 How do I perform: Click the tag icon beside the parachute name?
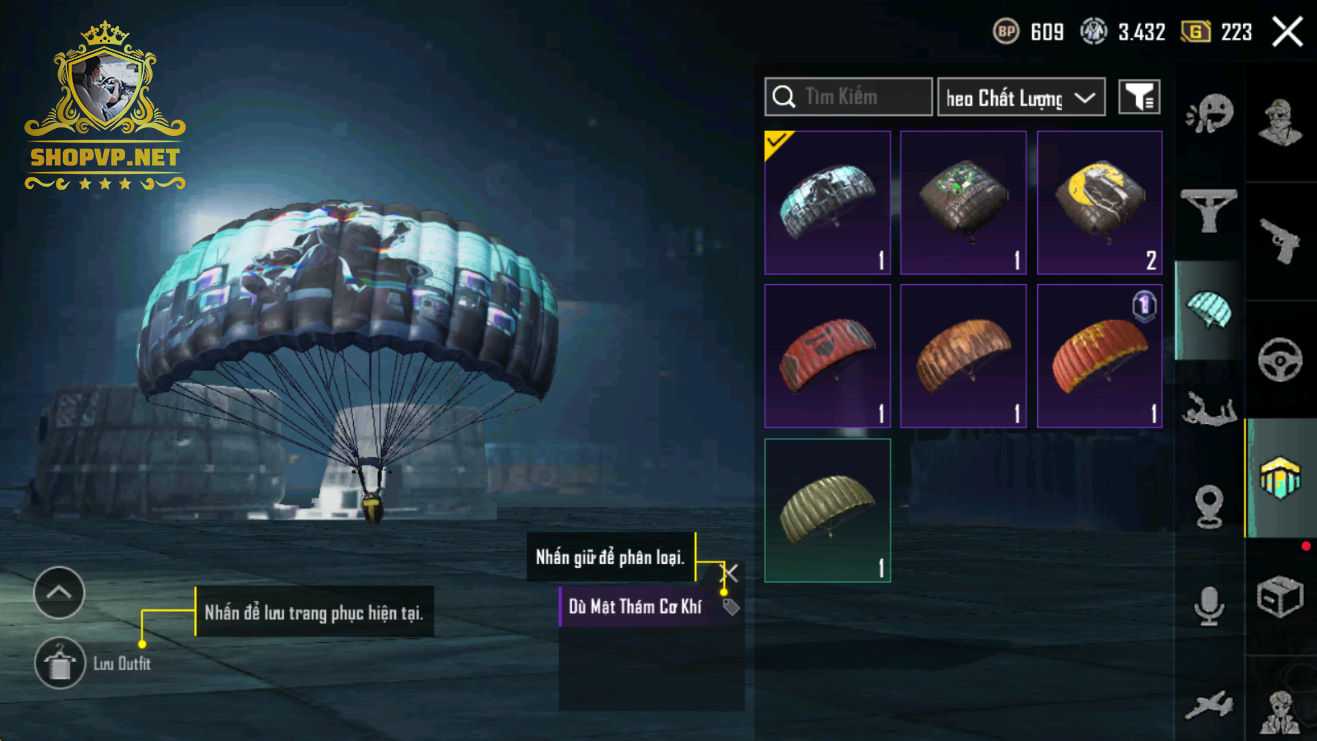click(x=731, y=606)
